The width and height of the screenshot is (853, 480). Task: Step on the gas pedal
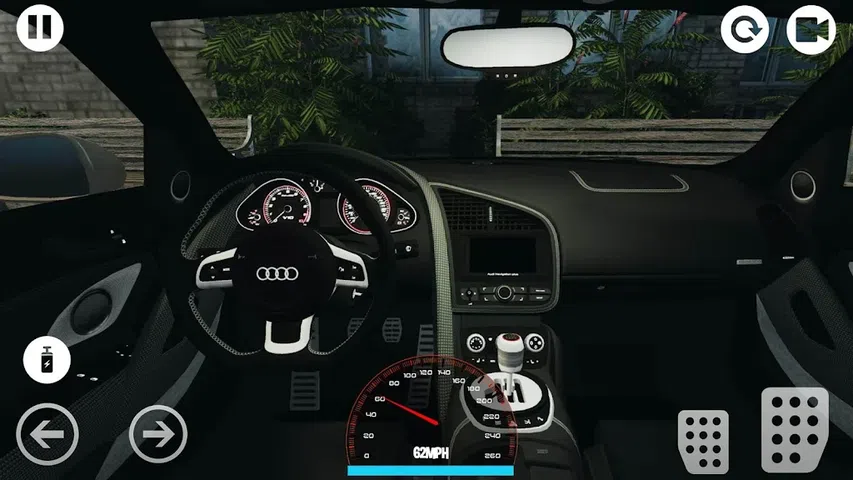point(795,429)
